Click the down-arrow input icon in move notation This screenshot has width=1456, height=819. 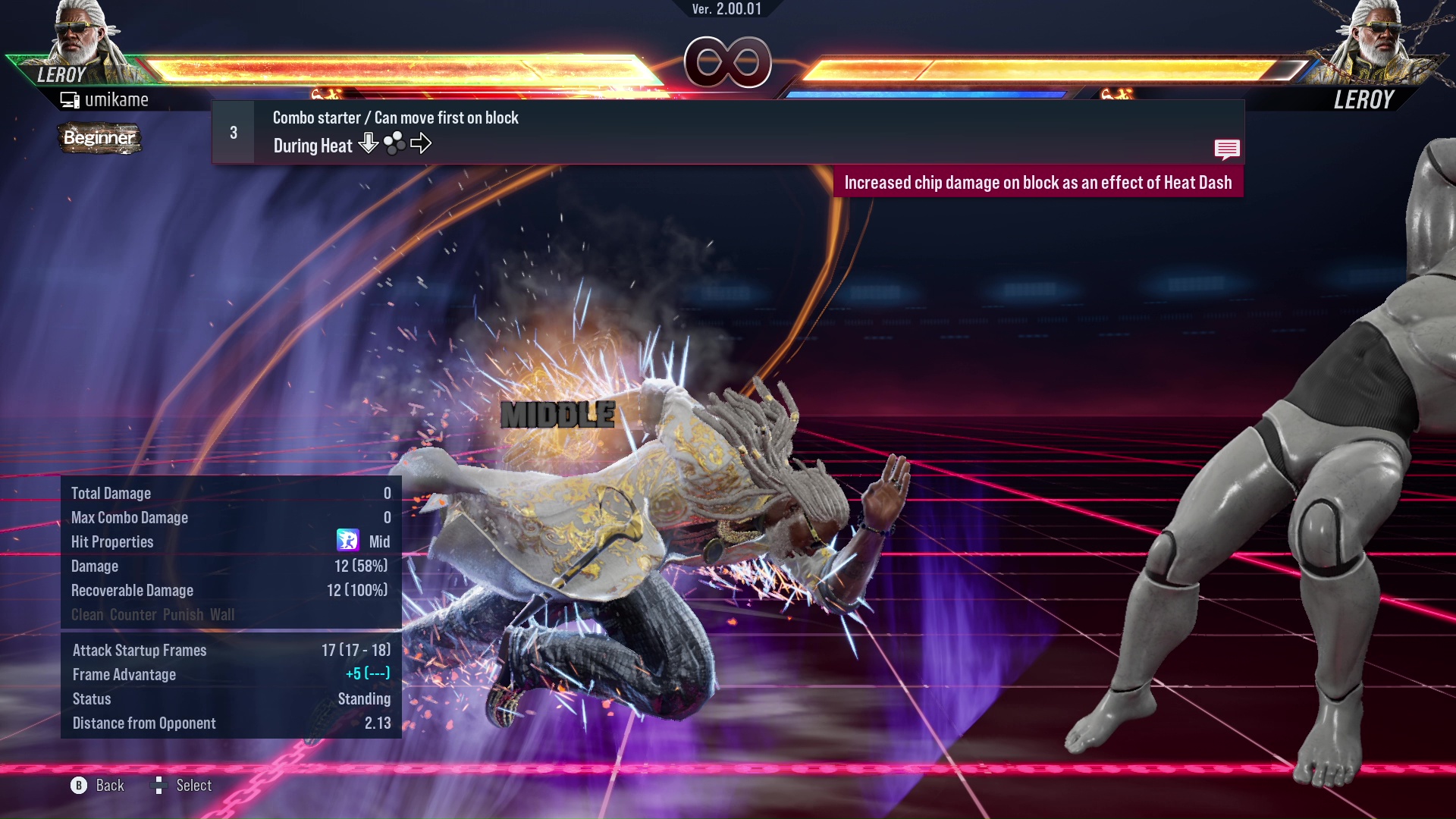point(369,143)
